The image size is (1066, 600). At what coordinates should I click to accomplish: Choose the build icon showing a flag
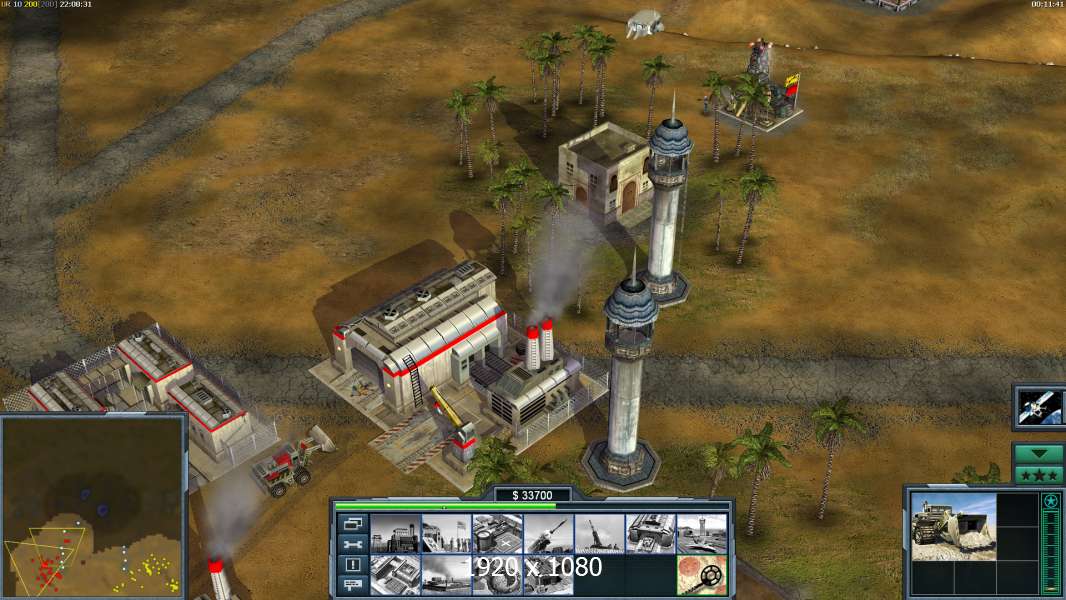(x=446, y=534)
